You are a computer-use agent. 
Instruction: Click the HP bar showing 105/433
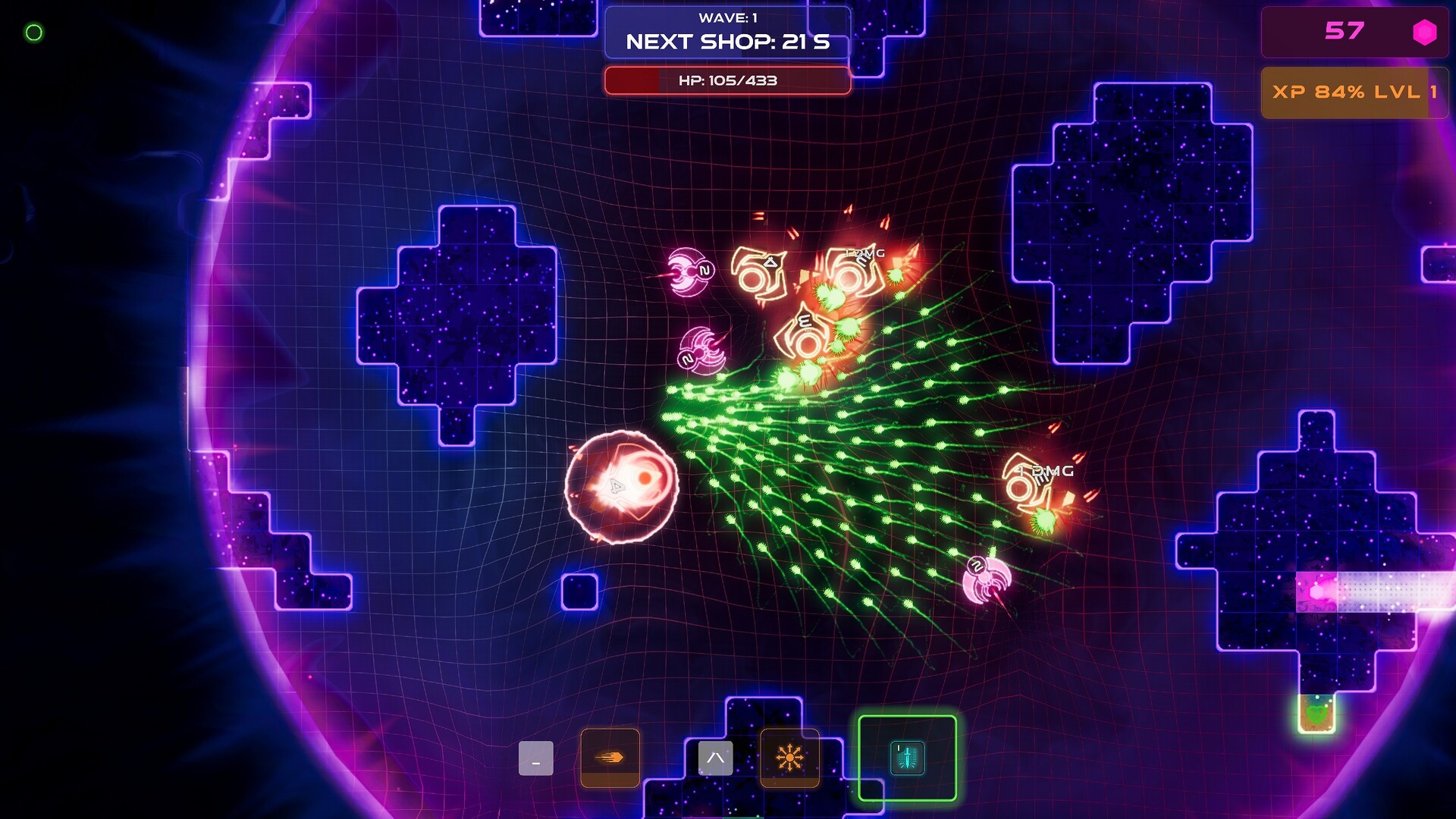(728, 81)
